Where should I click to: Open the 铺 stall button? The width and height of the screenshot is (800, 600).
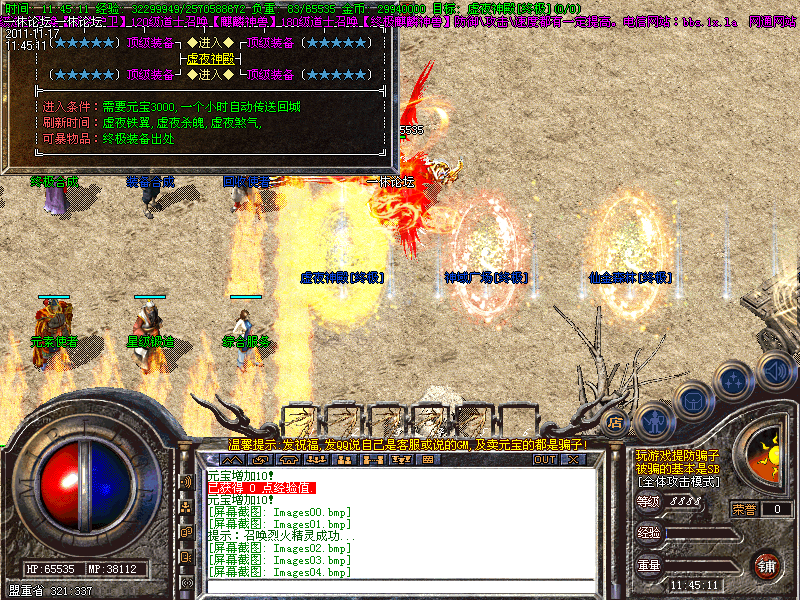(765, 565)
